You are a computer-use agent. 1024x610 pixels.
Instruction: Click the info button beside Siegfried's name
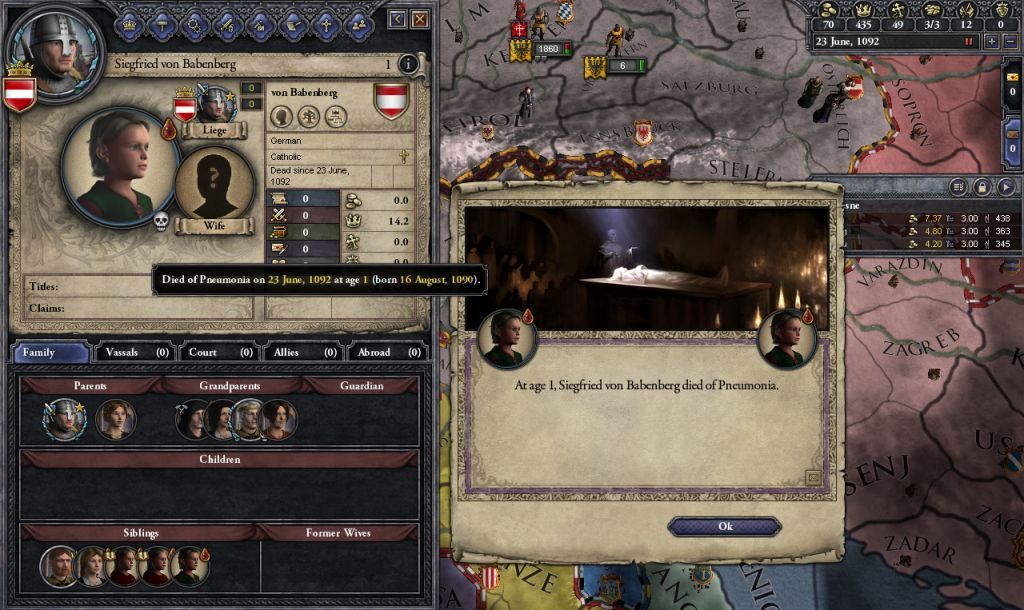coord(407,65)
